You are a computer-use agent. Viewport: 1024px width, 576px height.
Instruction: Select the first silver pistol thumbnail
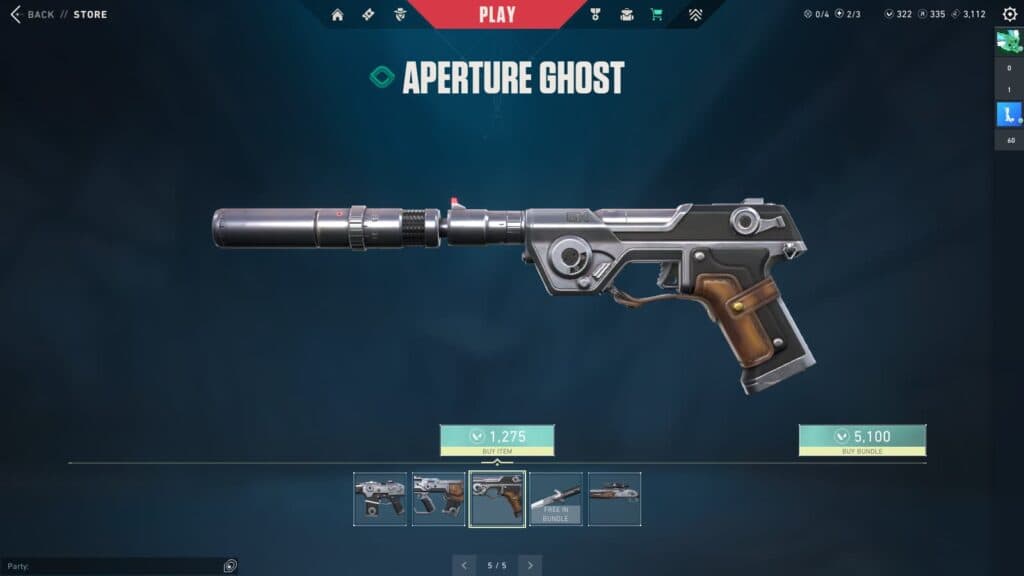(x=380, y=499)
